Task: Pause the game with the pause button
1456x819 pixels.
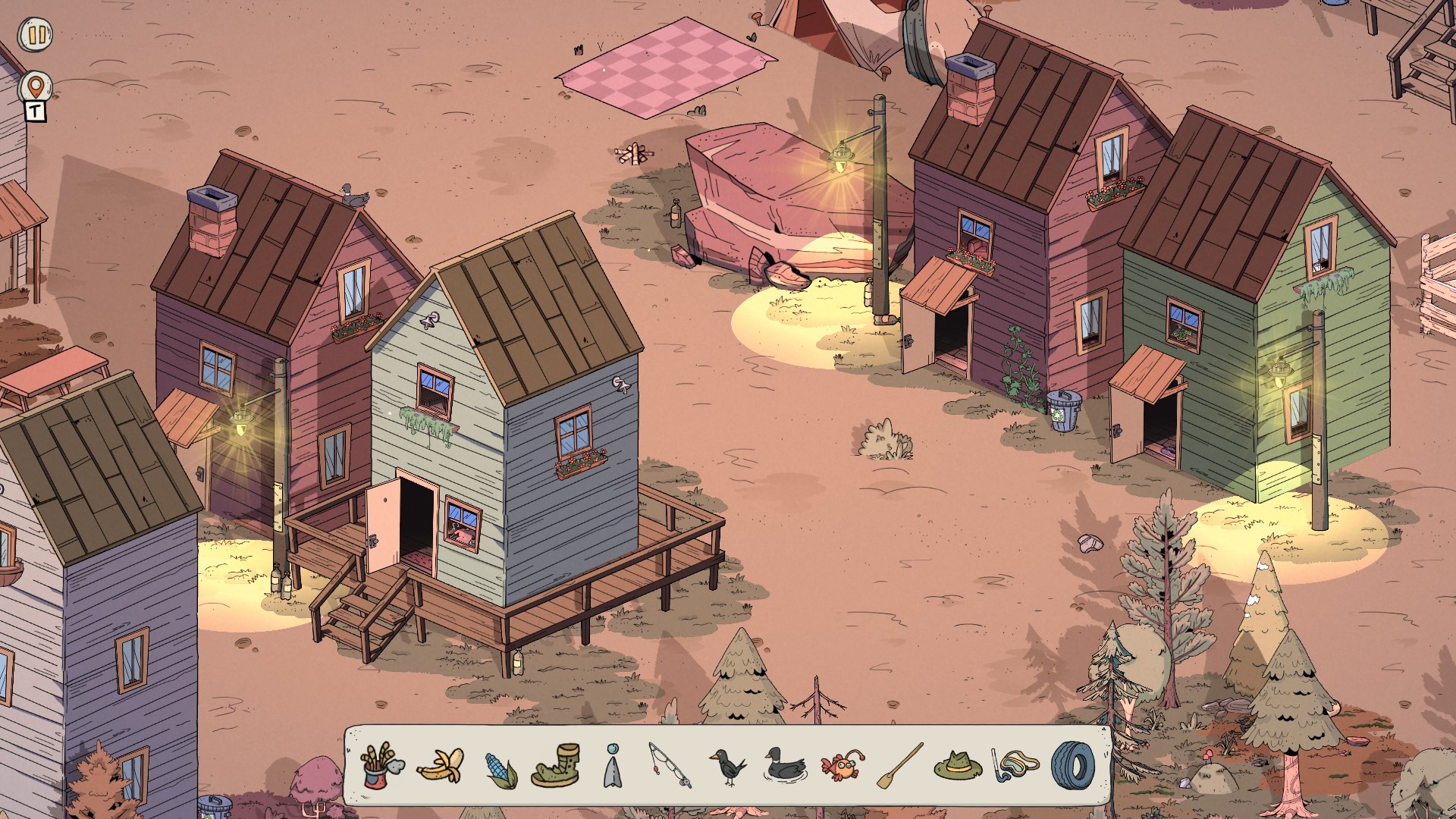Action: tap(35, 35)
